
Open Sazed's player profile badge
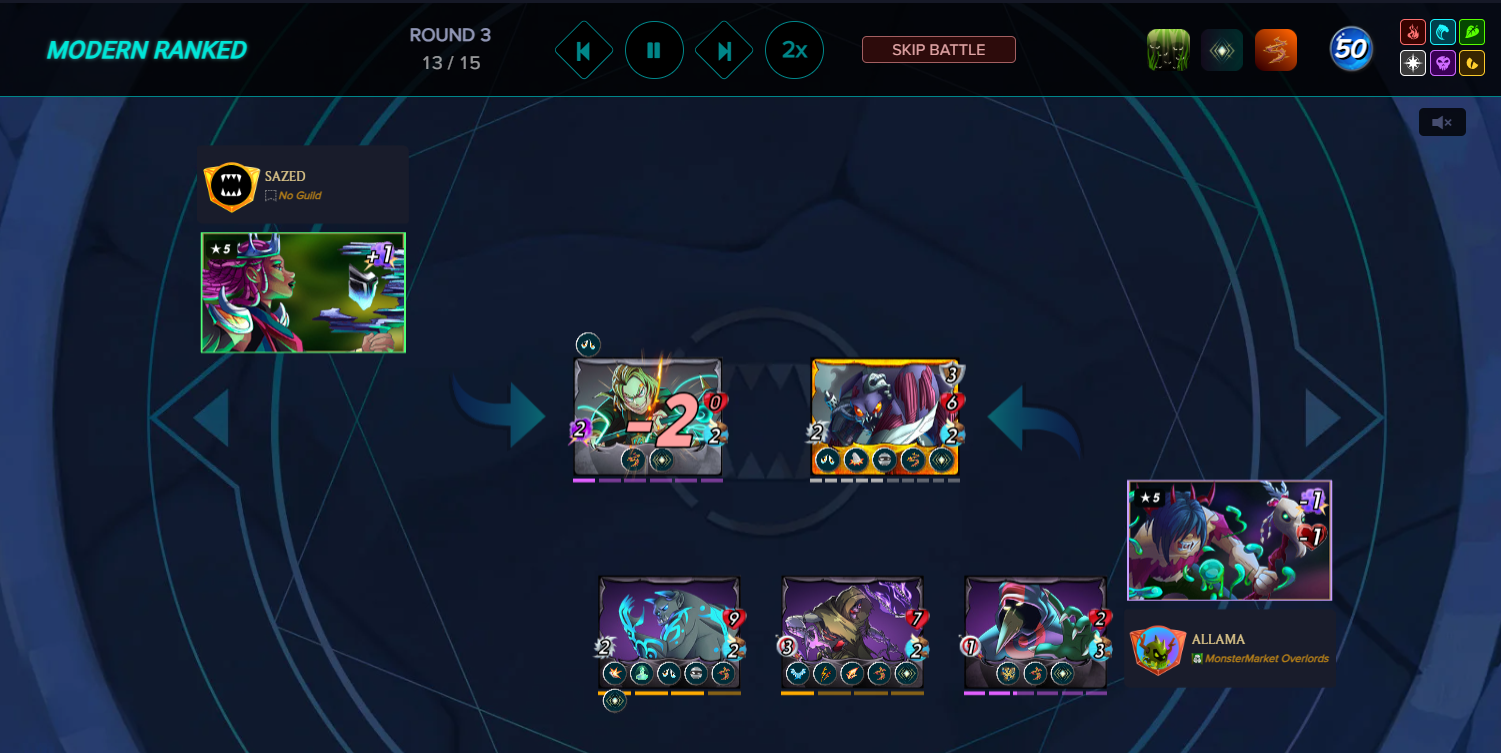(x=231, y=186)
